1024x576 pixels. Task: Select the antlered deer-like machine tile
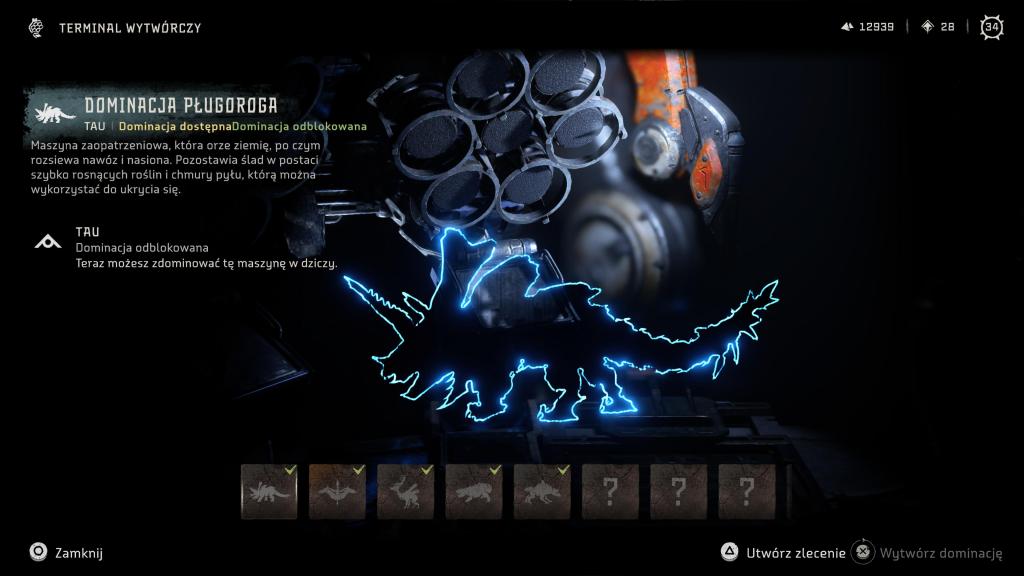[405, 491]
